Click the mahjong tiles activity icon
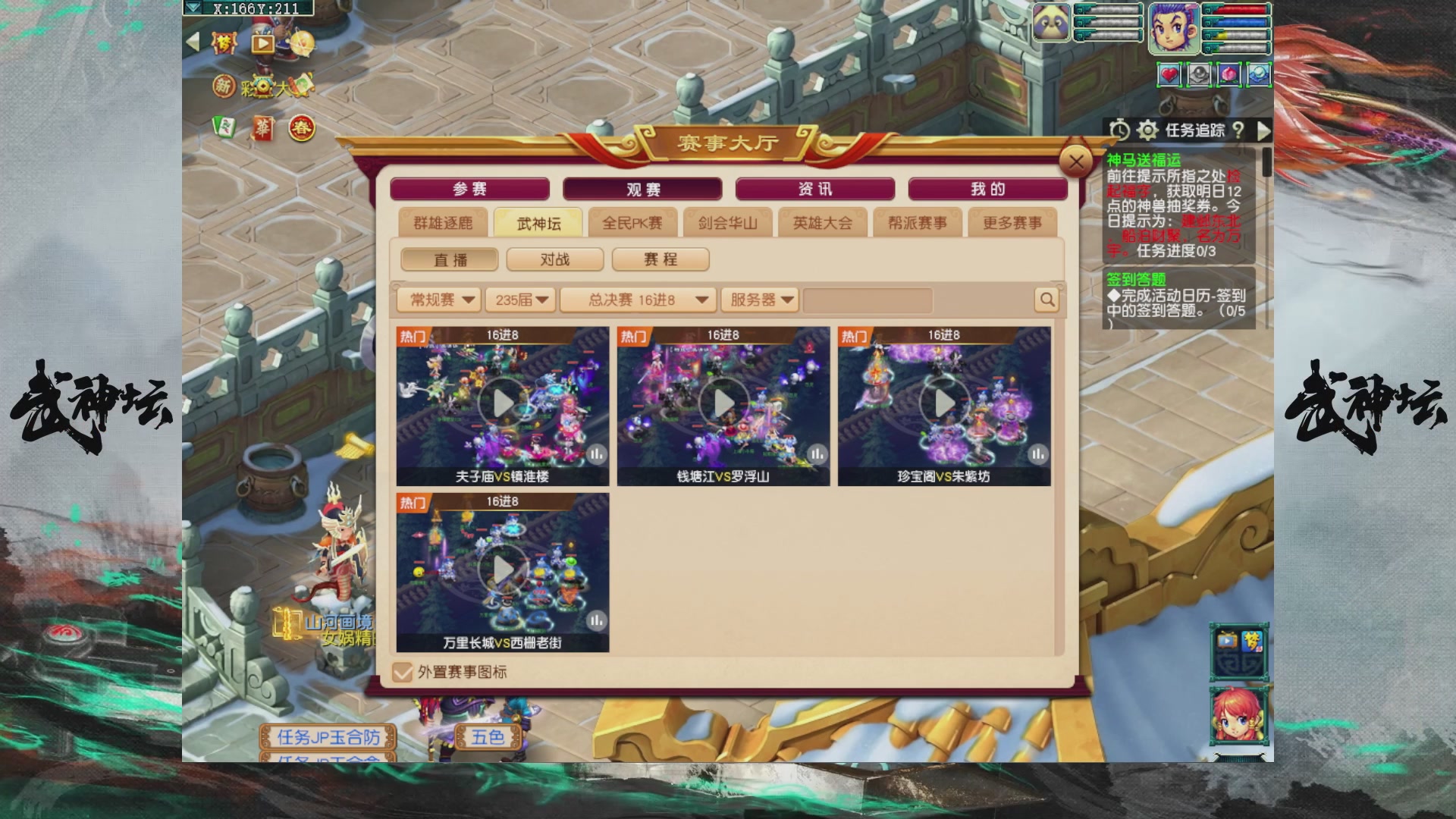 pyautogui.click(x=224, y=129)
